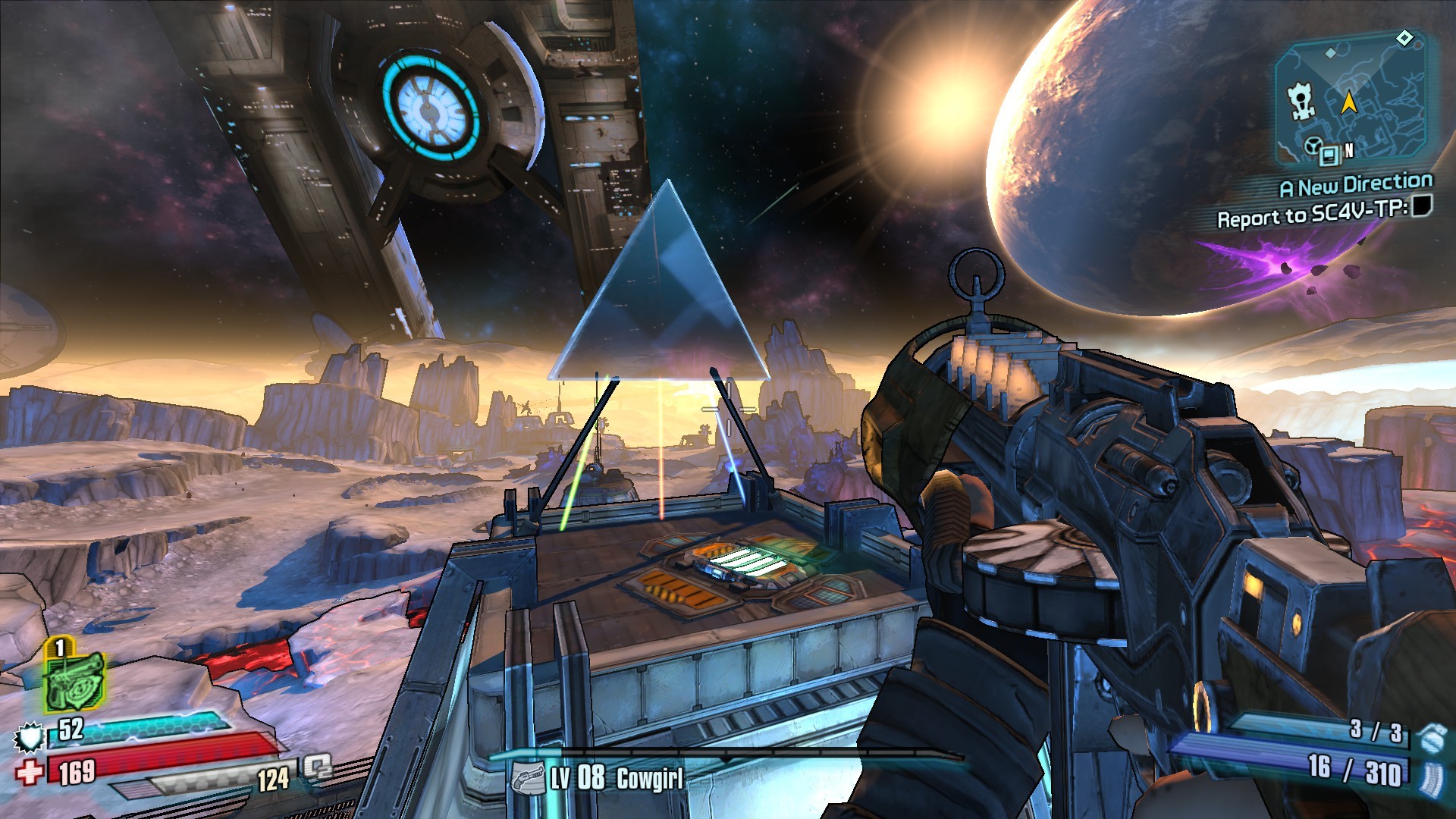This screenshot has height=819, width=1456.
Task: Select the O2 oxygen tank icon
Action: tap(318, 767)
